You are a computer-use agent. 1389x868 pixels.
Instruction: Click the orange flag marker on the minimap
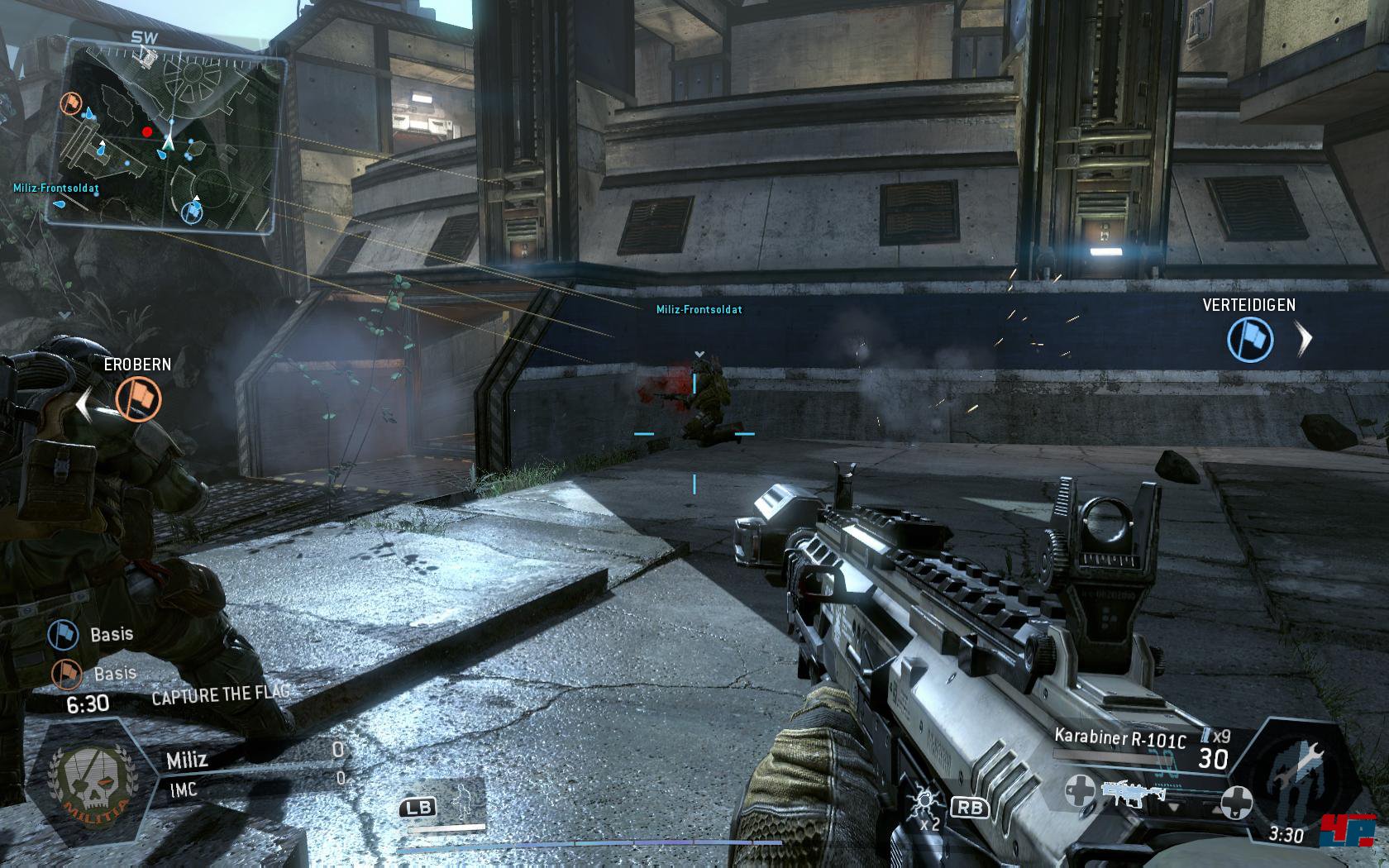74,104
